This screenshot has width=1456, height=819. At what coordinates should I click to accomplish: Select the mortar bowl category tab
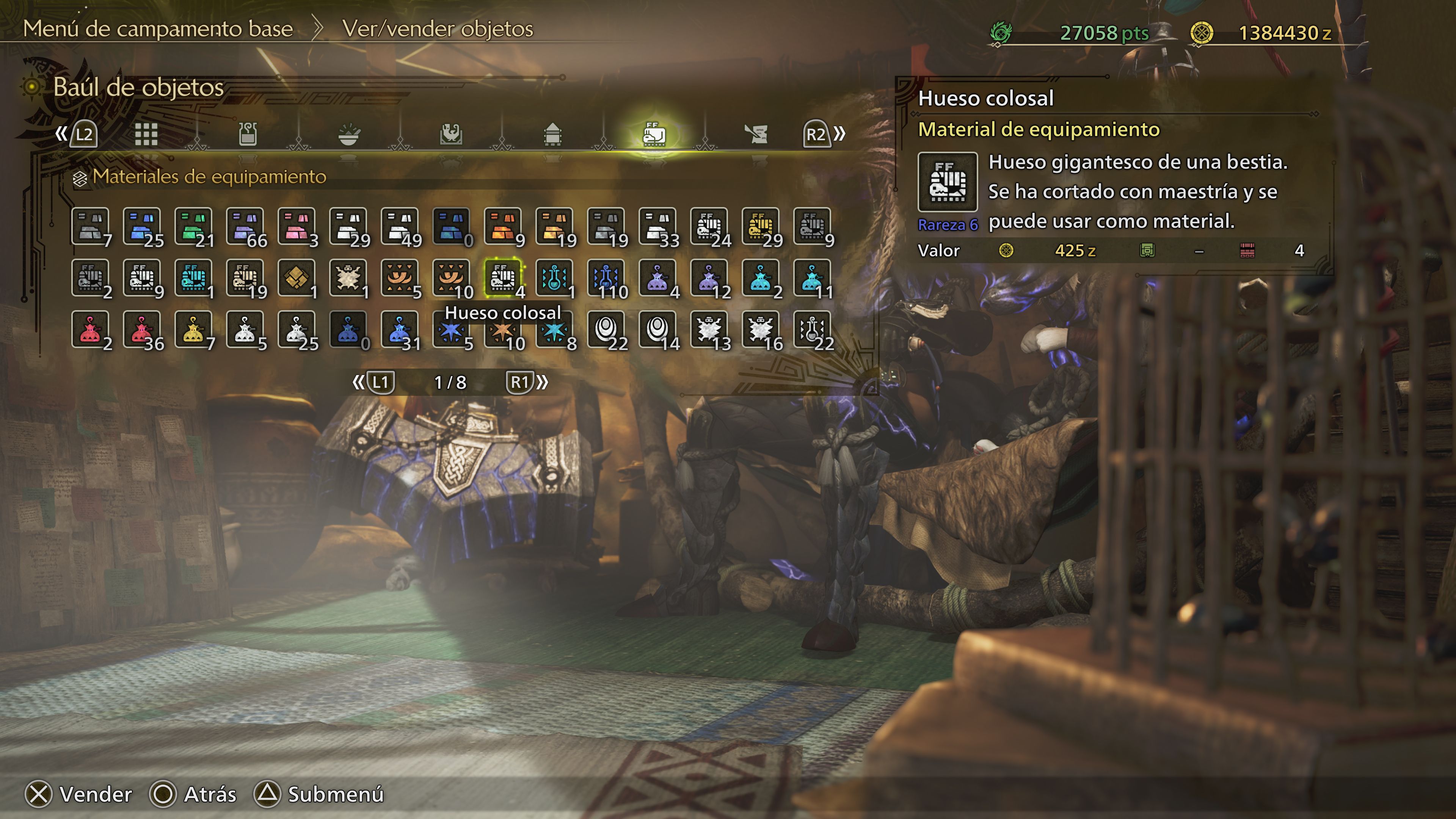click(x=349, y=134)
